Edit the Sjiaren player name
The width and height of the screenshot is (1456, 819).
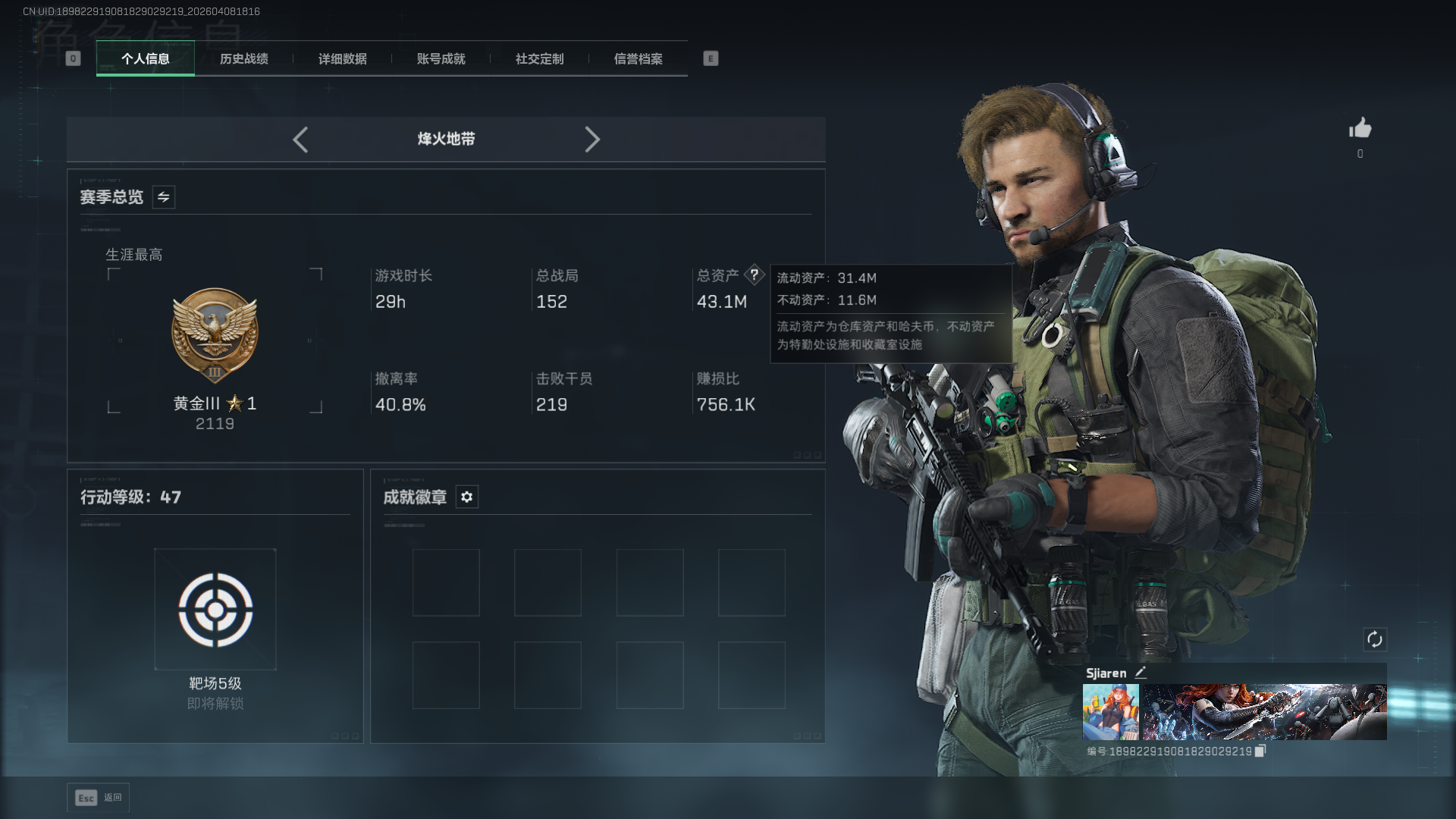1141,673
